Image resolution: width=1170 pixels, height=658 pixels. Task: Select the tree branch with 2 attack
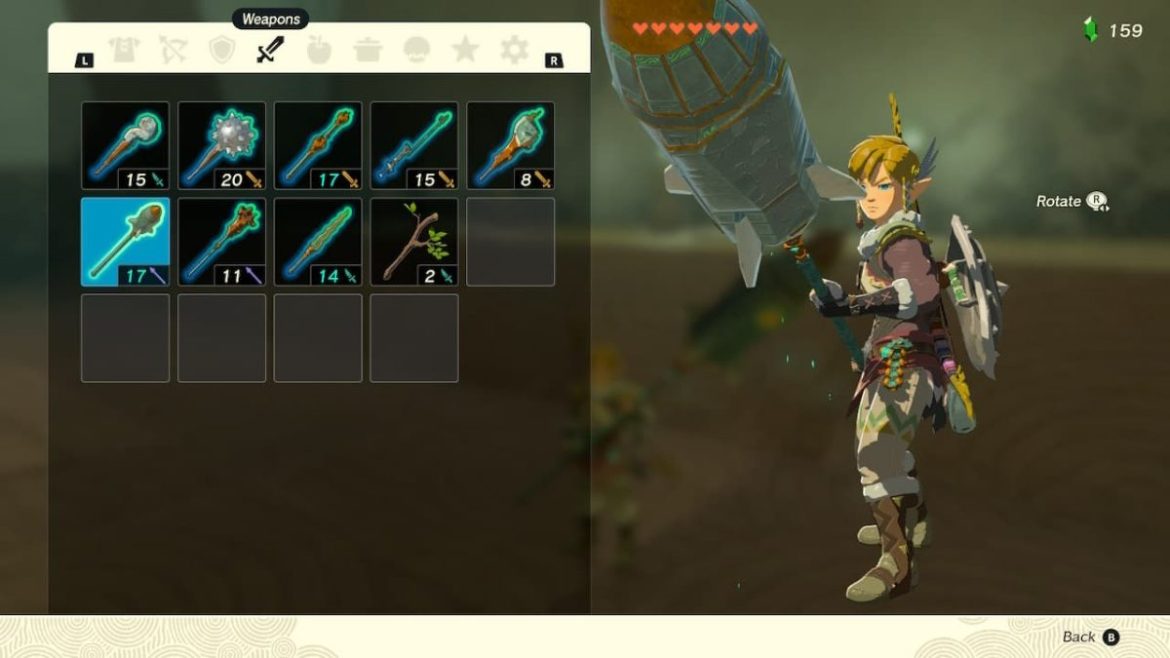coord(414,241)
